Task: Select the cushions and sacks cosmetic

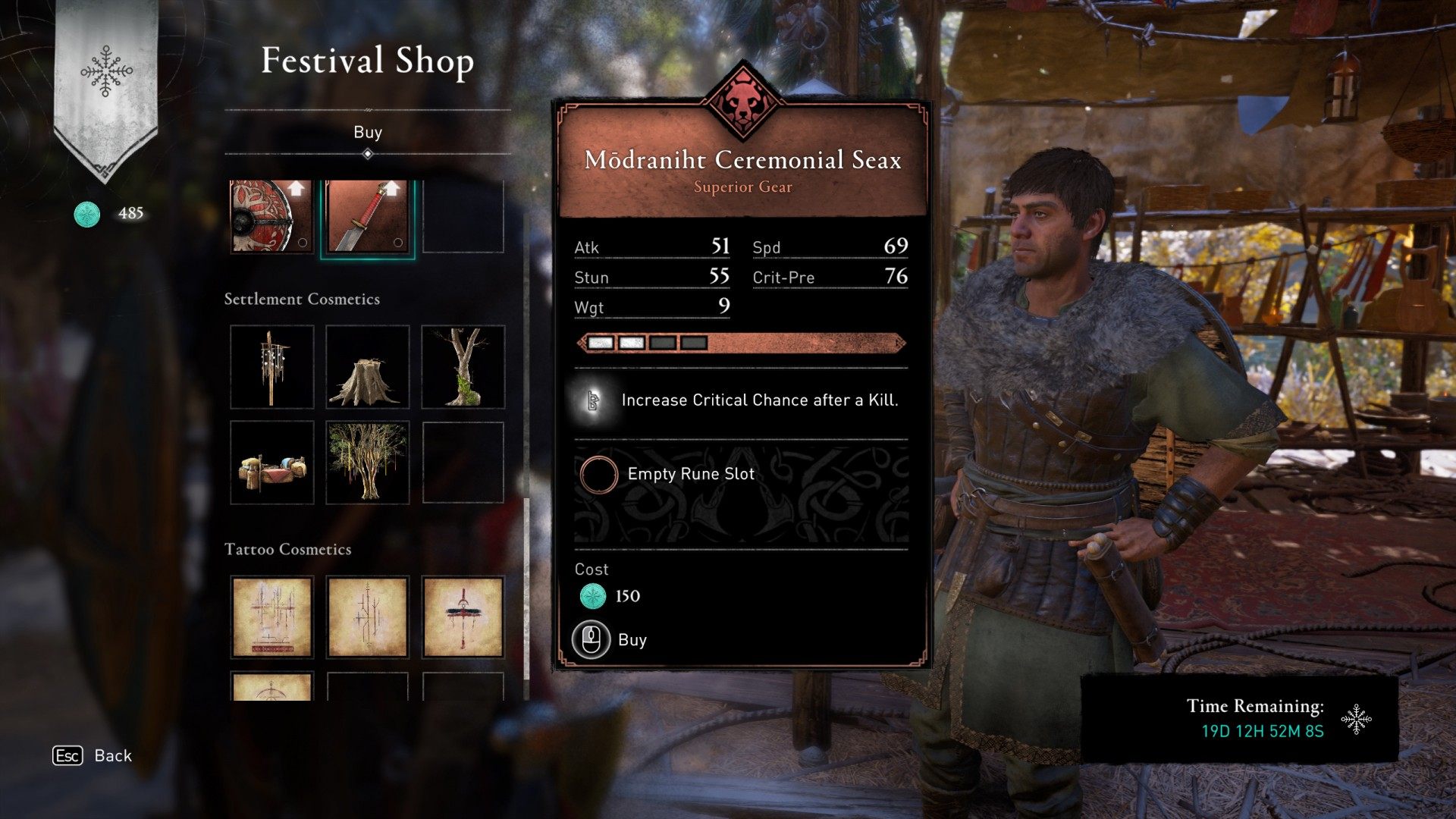Action: tap(271, 463)
